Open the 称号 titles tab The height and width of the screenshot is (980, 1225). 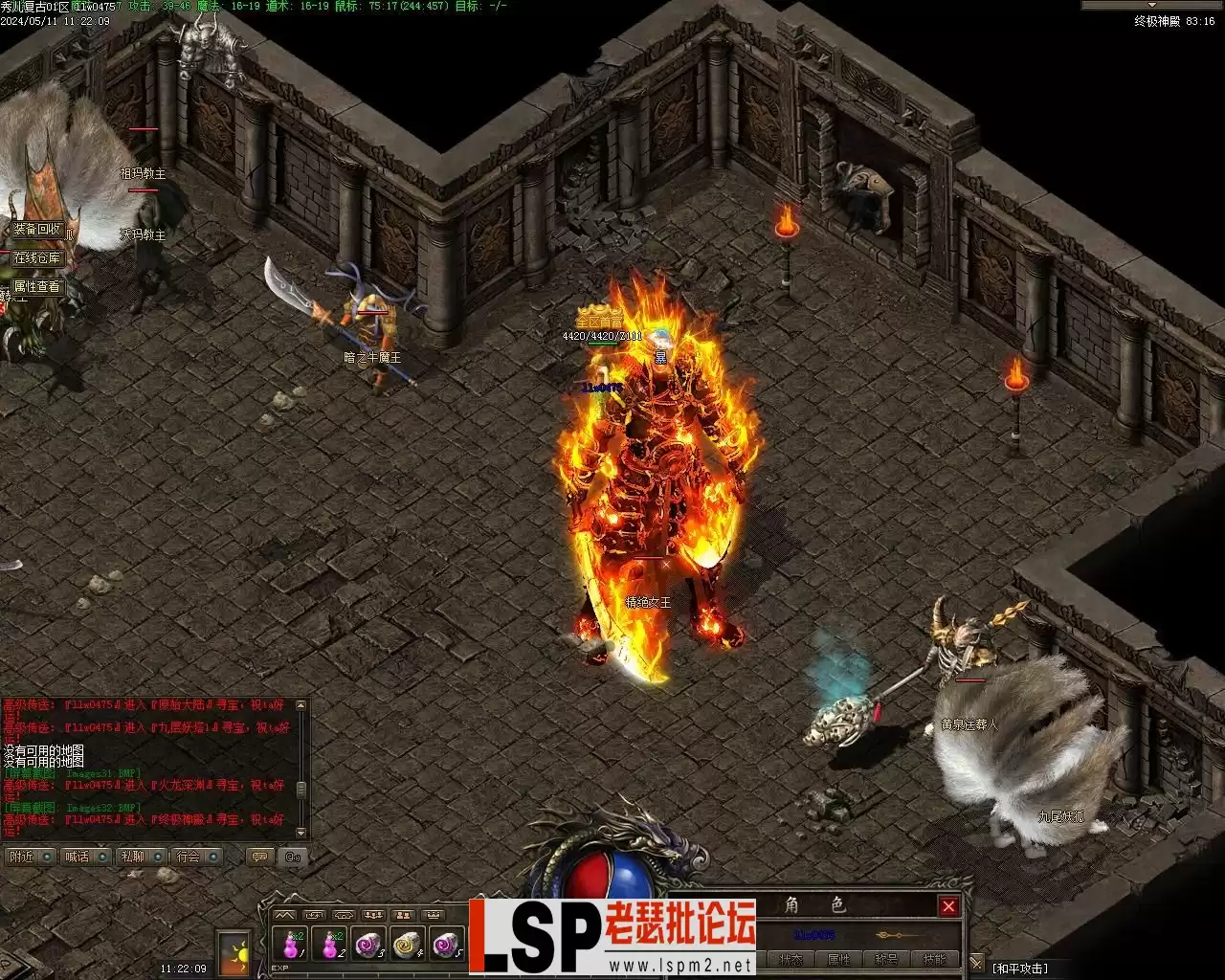[886, 960]
